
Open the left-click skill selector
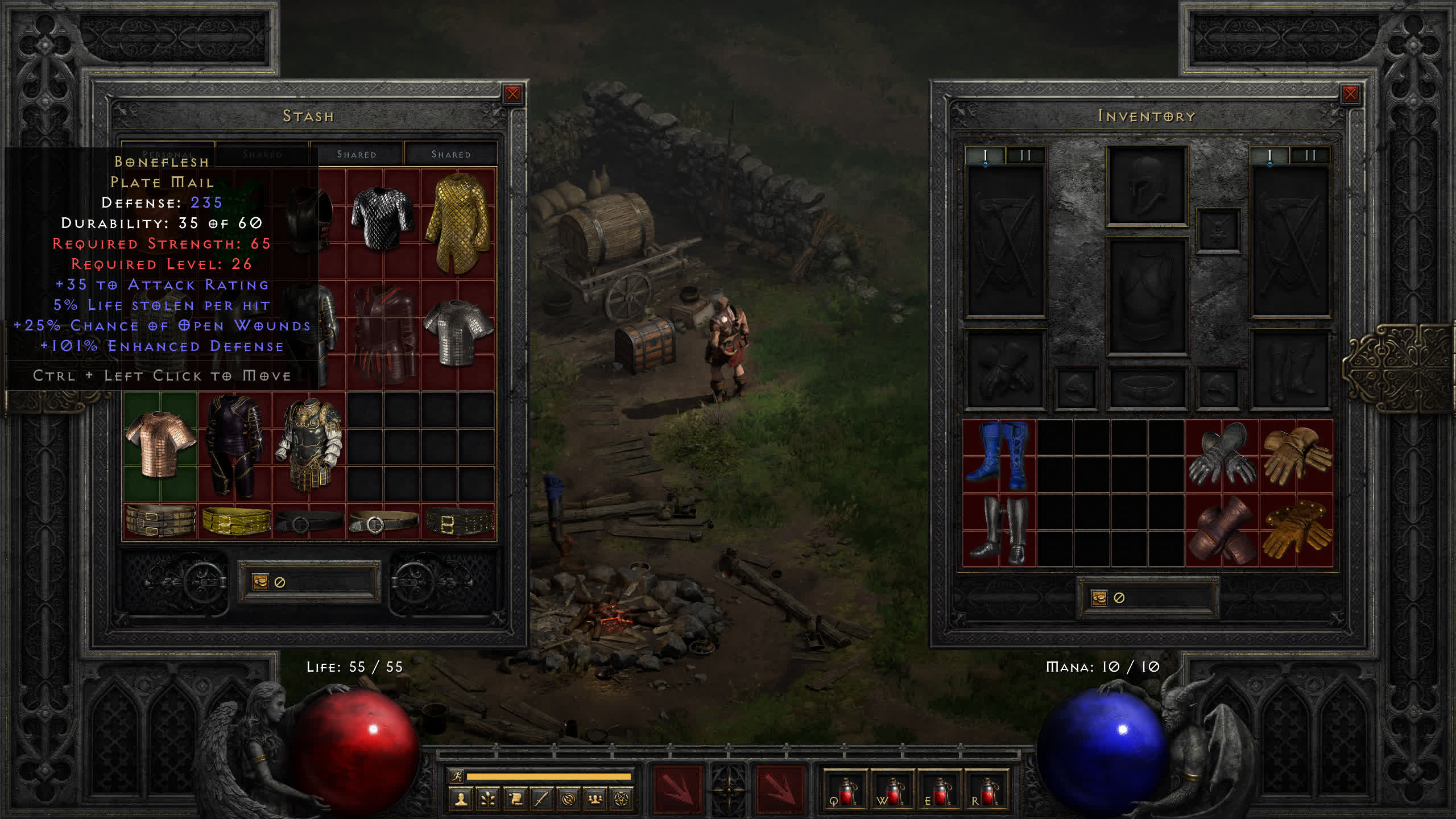click(x=677, y=790)
